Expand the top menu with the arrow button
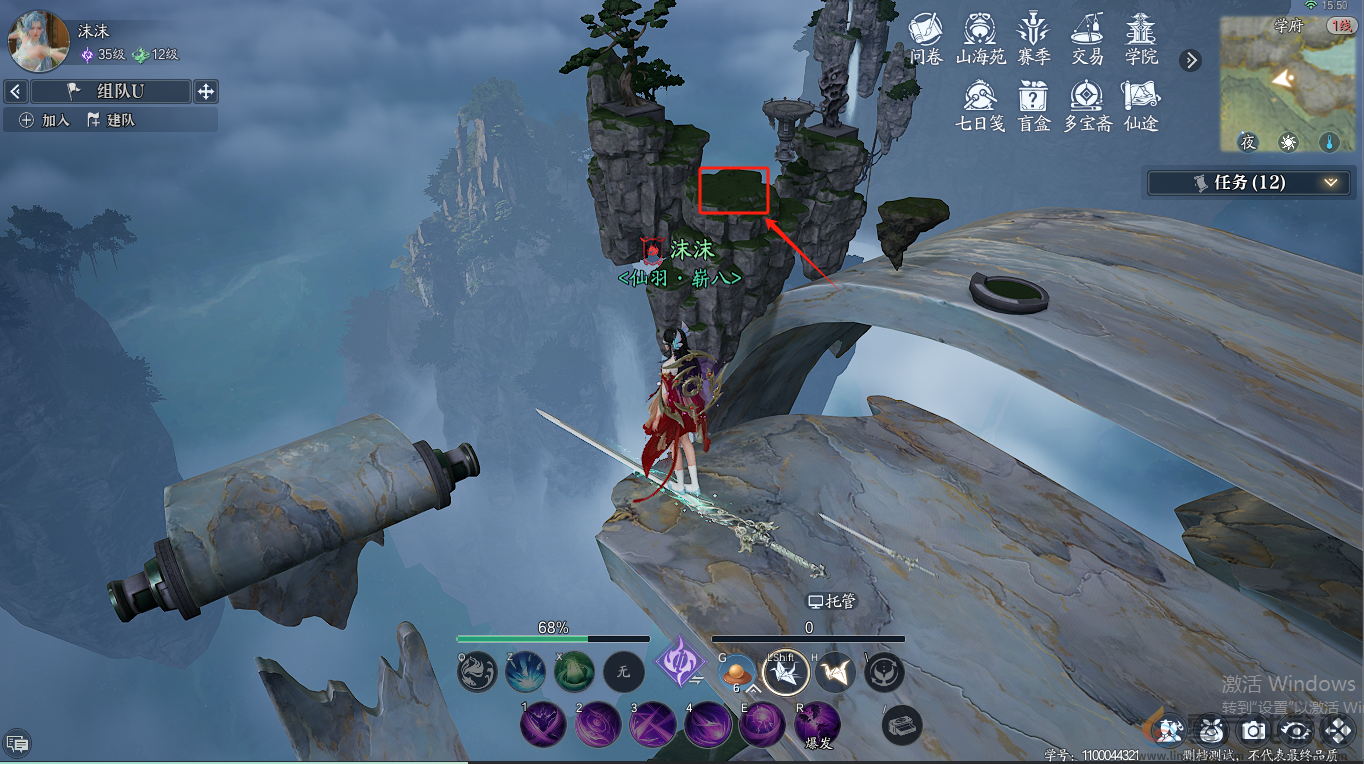This screenshot has width=1364, height=764. point(1190,60)
